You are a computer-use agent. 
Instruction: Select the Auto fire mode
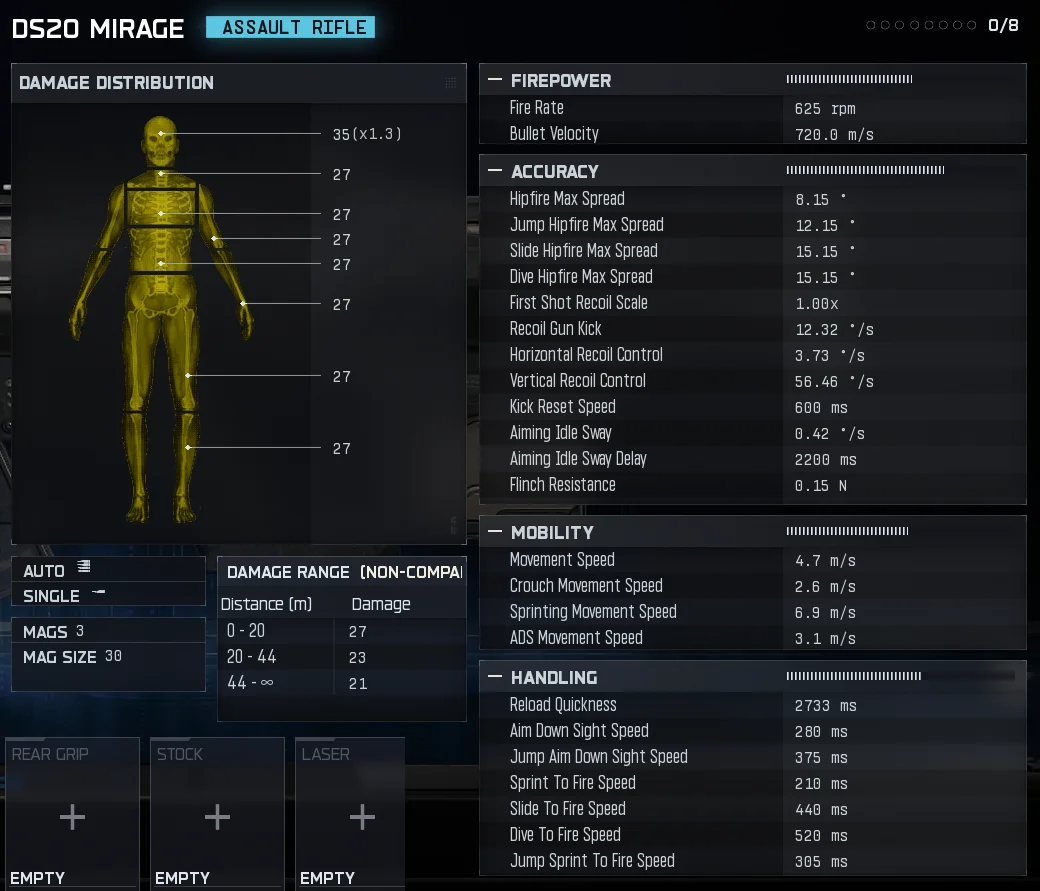[x=58, y=570]
